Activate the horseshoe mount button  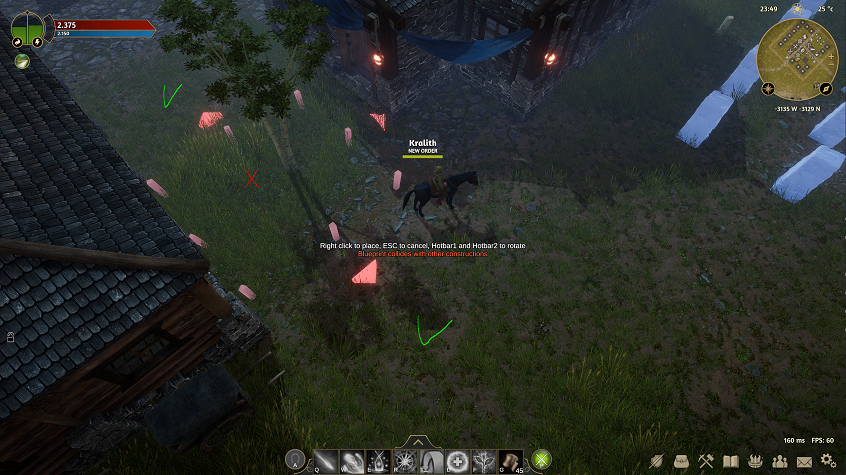click(295, 460)
